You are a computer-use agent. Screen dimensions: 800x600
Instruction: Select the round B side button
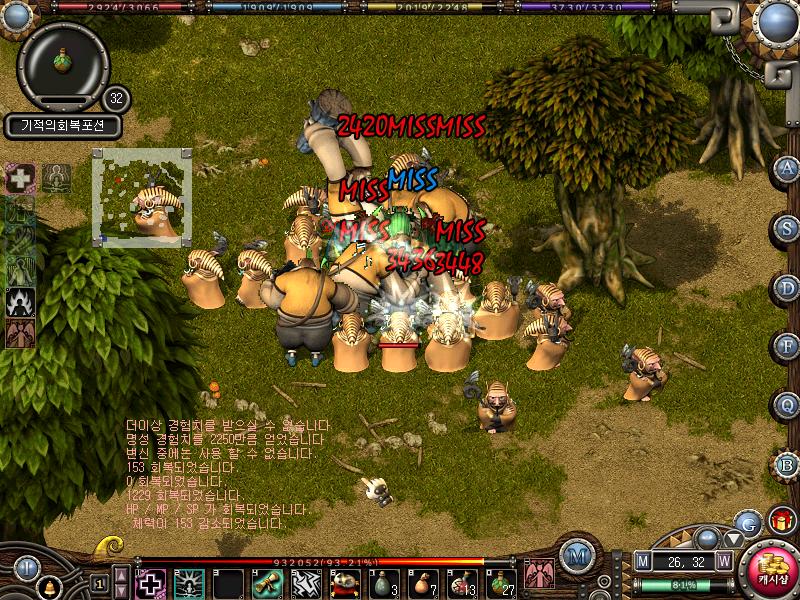pyautogui.click(x=787, y=465)
